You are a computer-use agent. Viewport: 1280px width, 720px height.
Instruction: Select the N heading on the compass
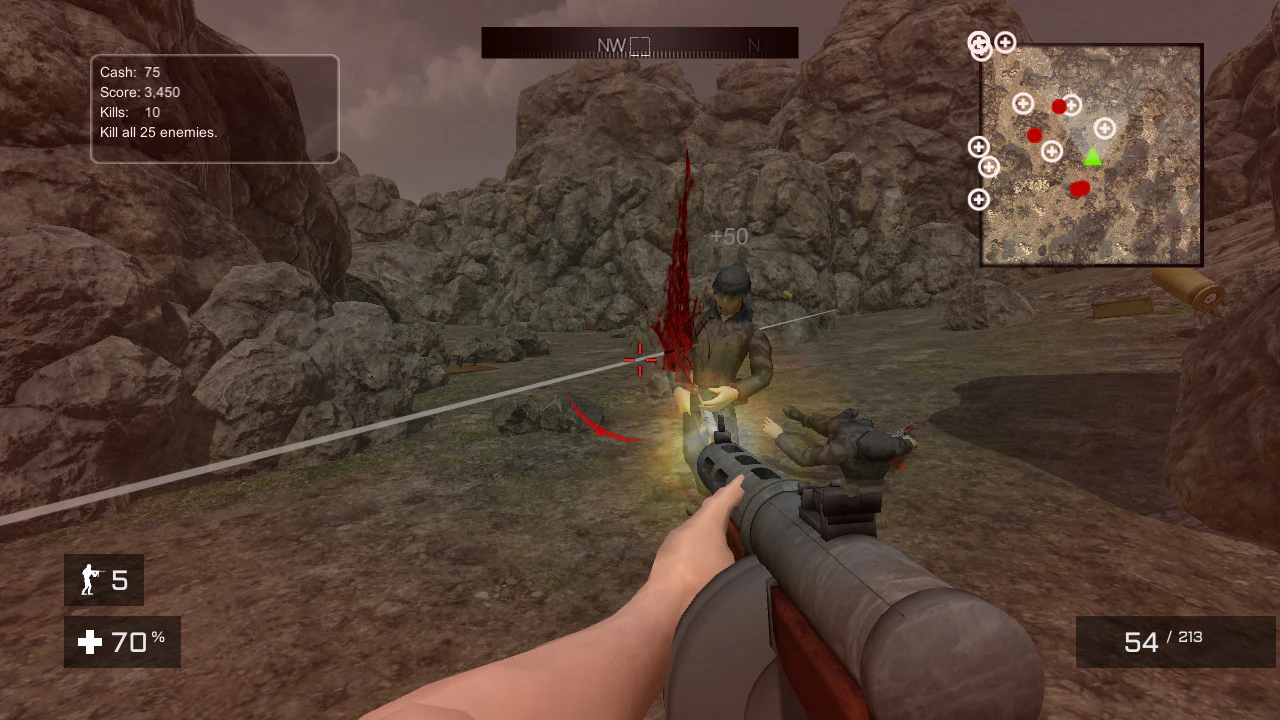[x=755, y=44]
